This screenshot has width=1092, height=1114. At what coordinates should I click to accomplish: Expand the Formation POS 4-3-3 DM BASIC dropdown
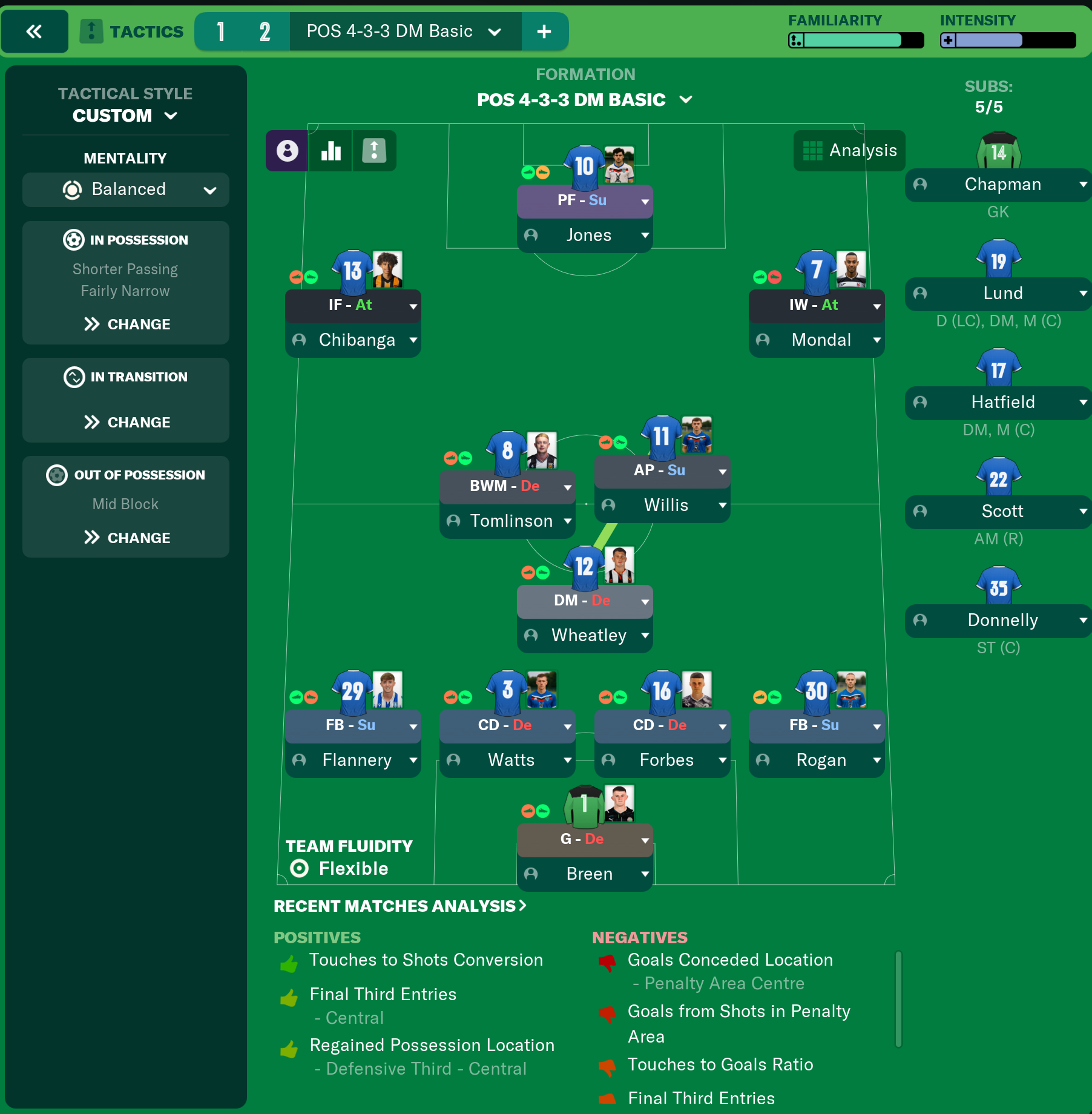(x=687, y=99)
